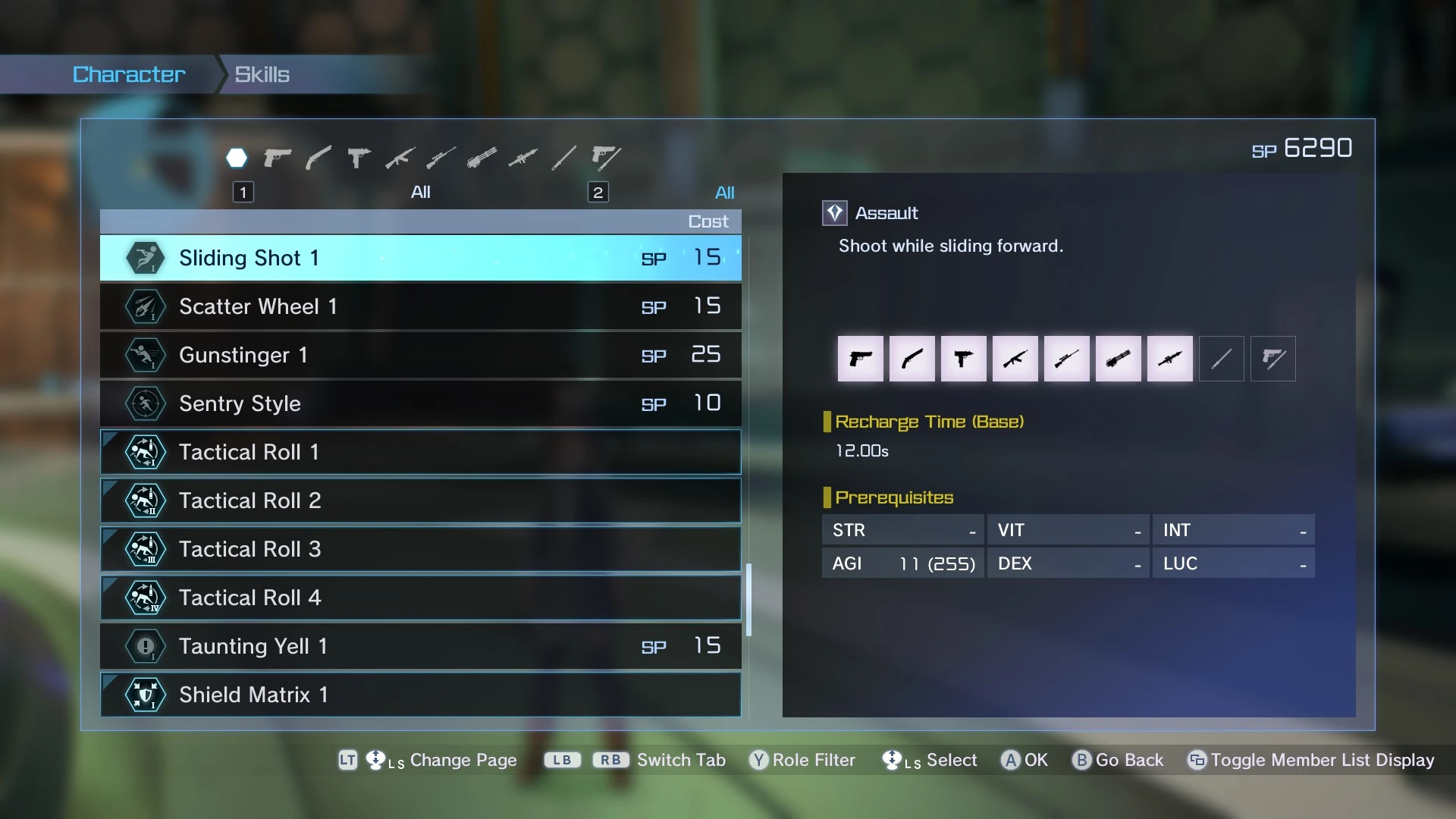This screenshot has width=1456, height=819.
Task: Filter skills by the handgun icon
Action: coord(278,158)
